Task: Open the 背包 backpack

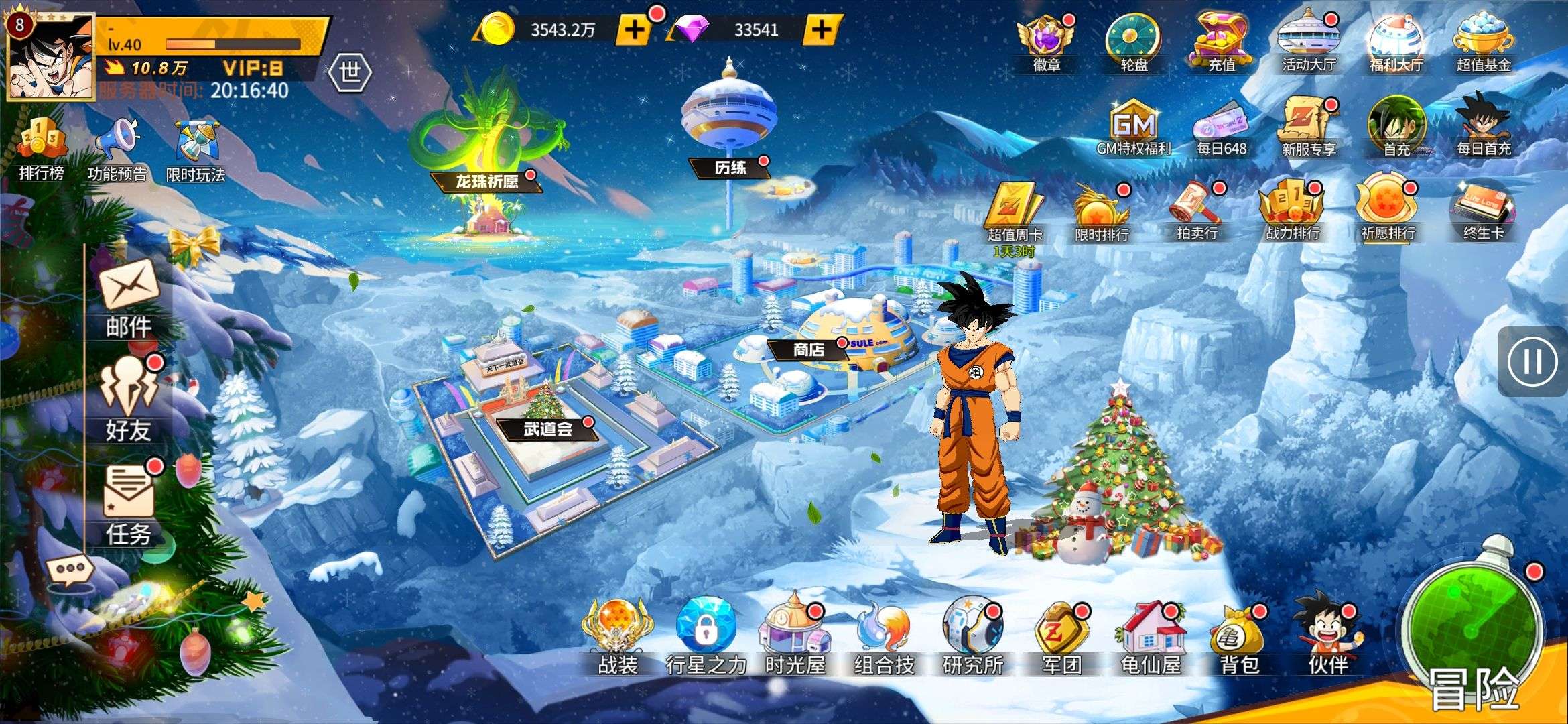Action: 1238,638
